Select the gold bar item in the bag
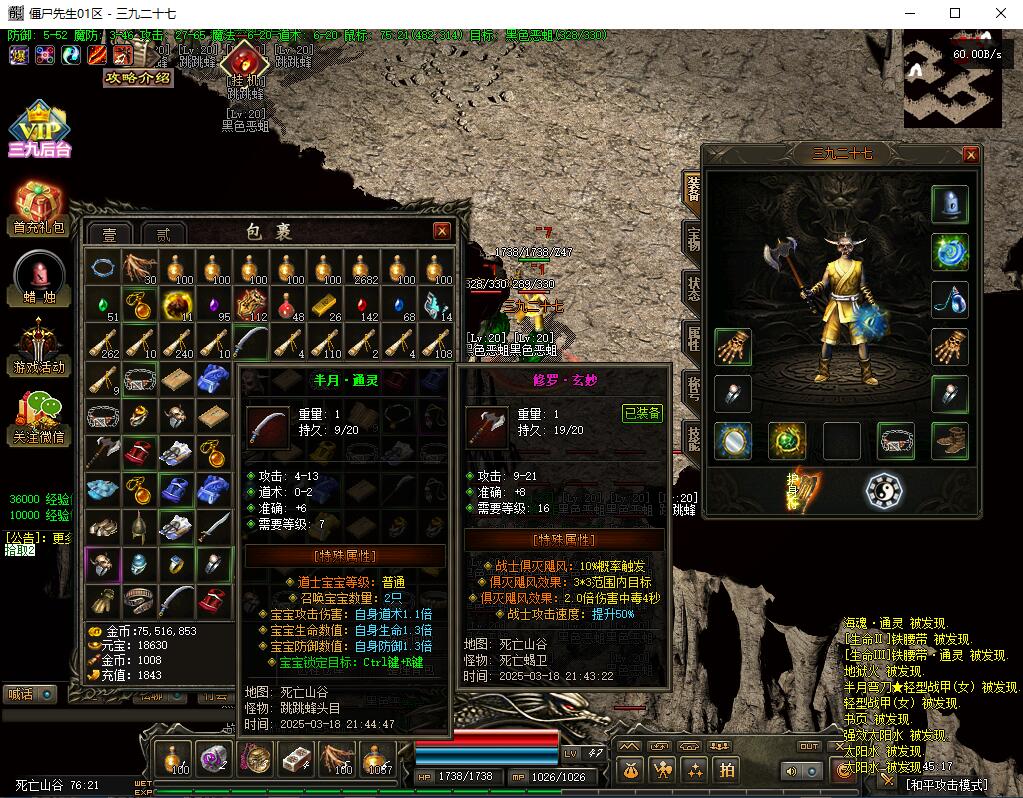Image resolution: width=1023 pixels, height=798 pixels. [x=324, y=304]
